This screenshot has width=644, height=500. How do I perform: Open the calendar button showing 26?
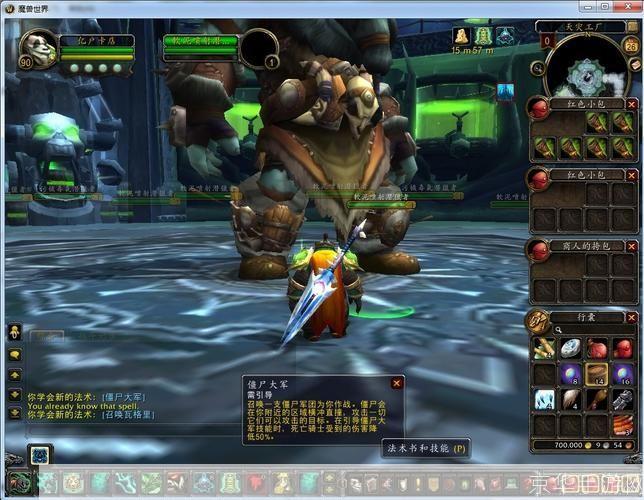pyautogui.click(x=635, y=63)
